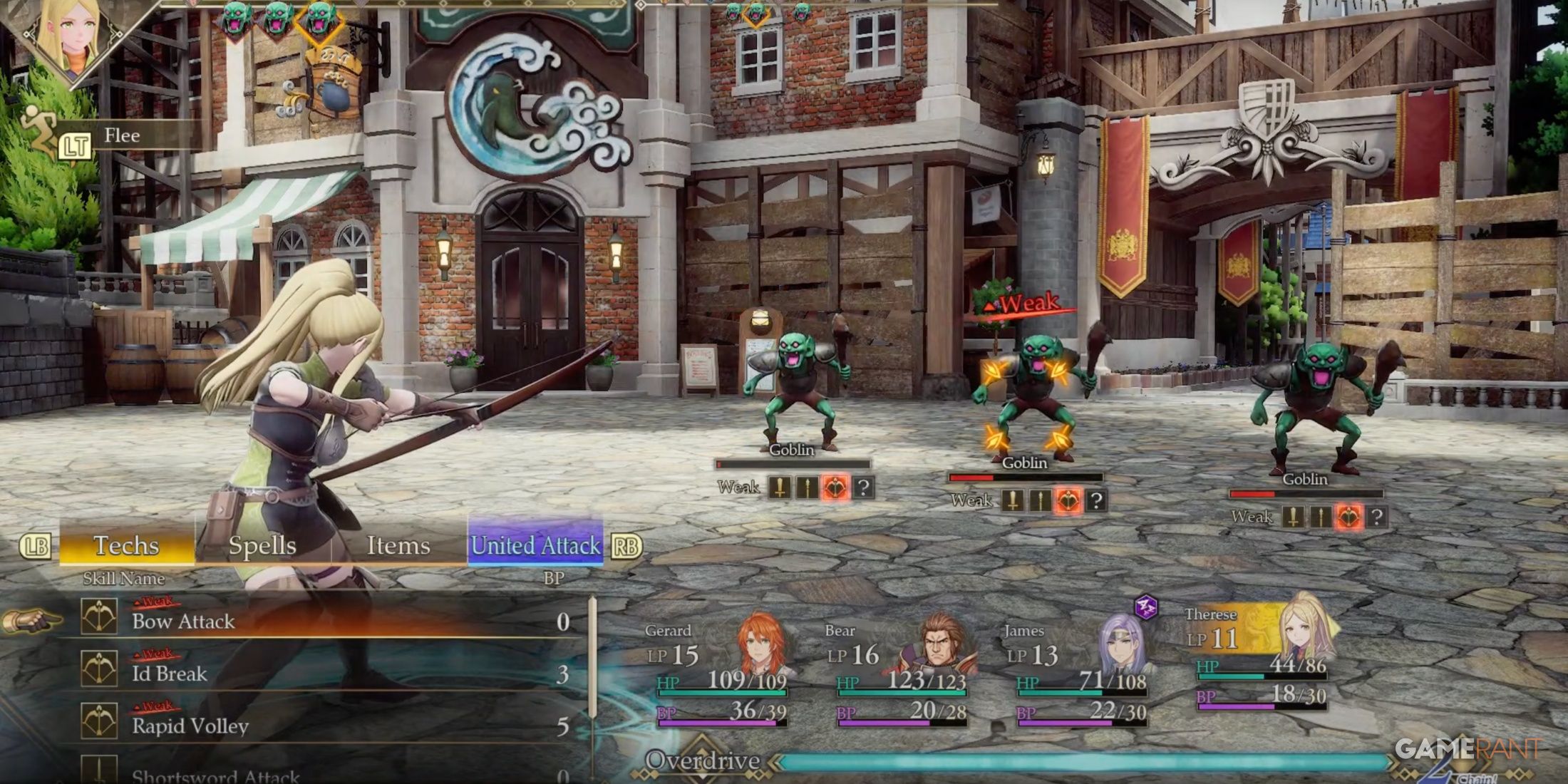This screenshot has width=1568, height=784.
Task: Select the Id Break skill
Action: (x=170, y=673)
